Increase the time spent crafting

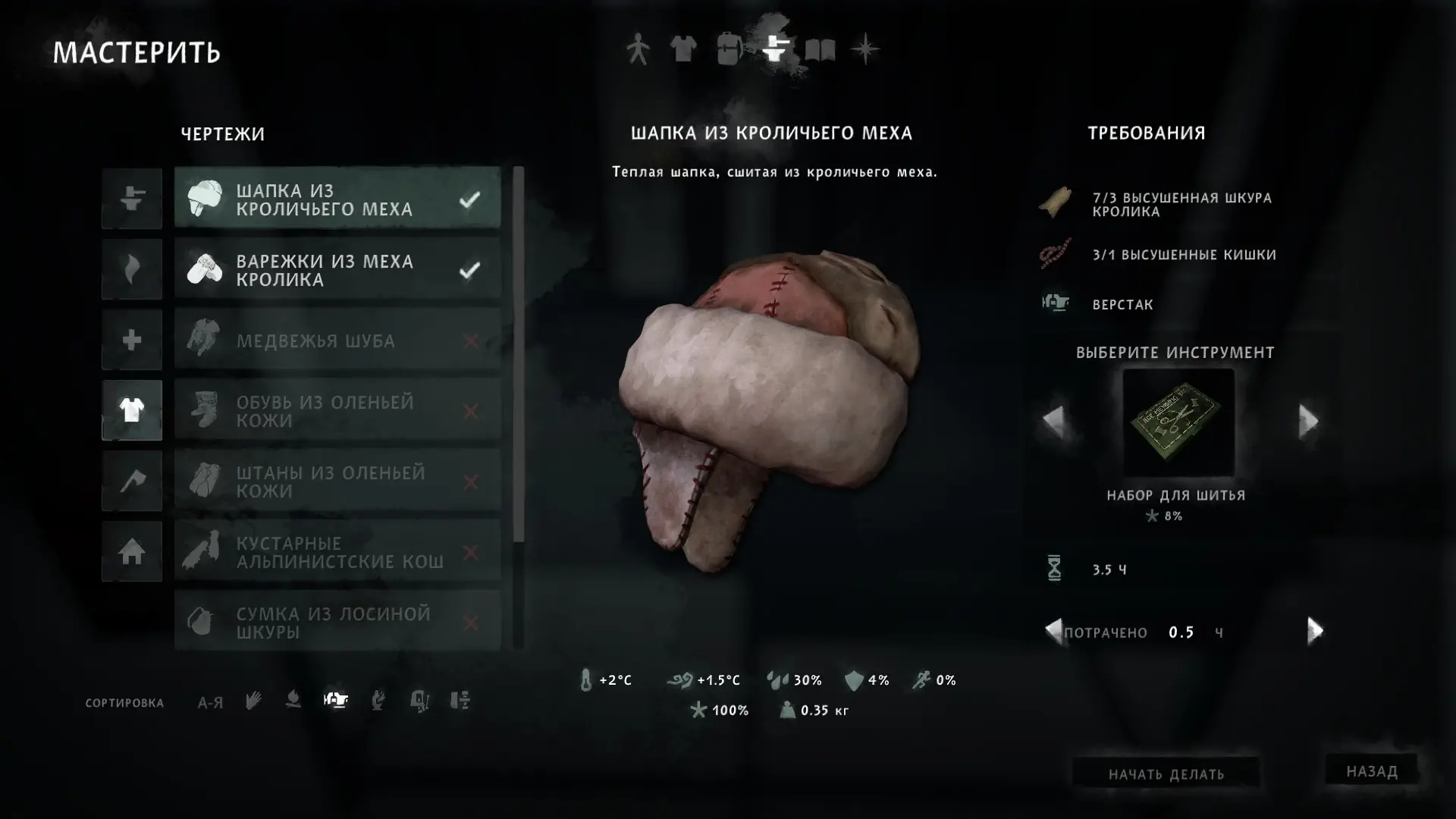pyautogui.click(x=1315, y=631)
